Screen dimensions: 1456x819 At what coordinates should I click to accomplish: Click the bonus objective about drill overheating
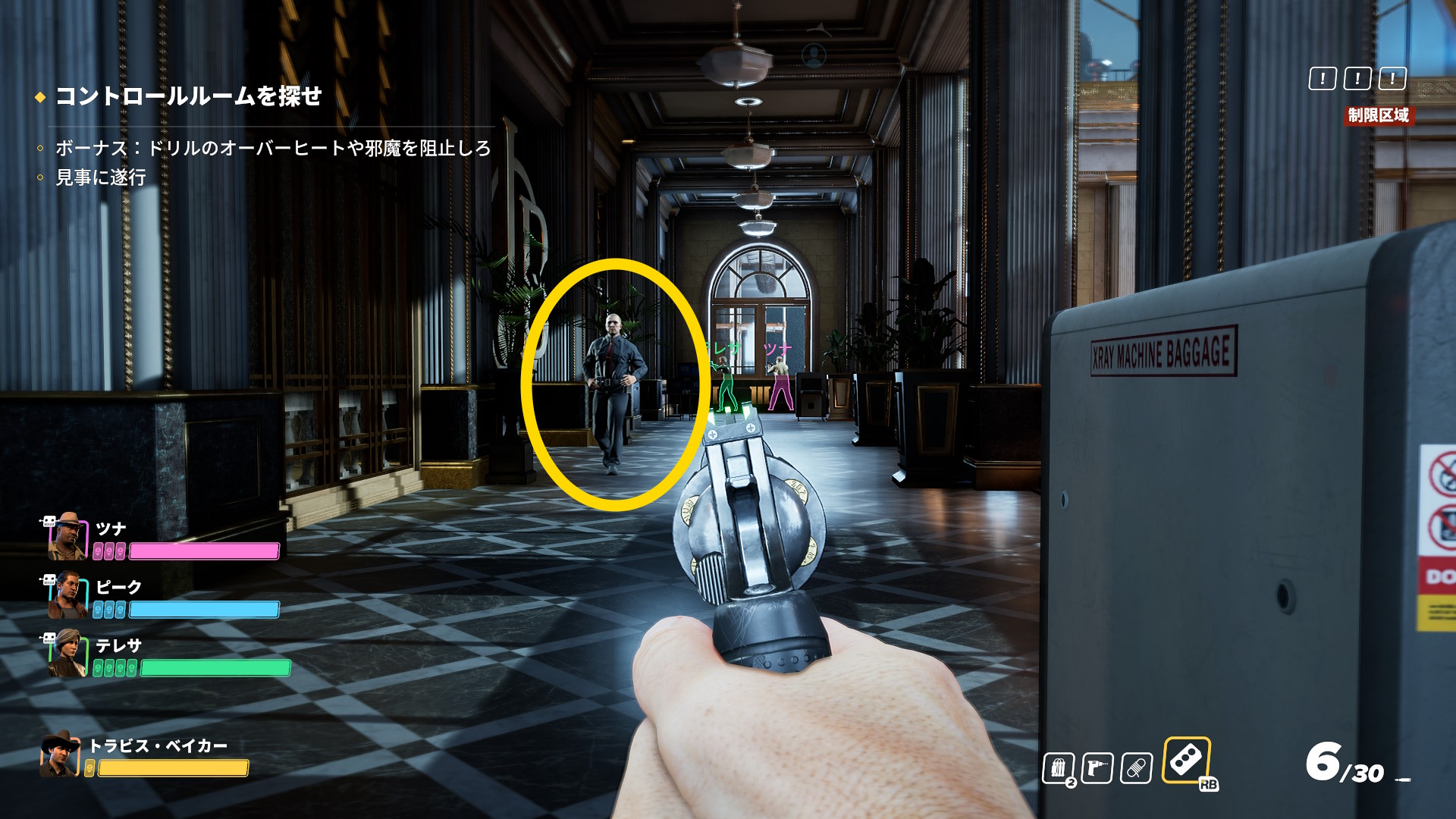point(273,148)
